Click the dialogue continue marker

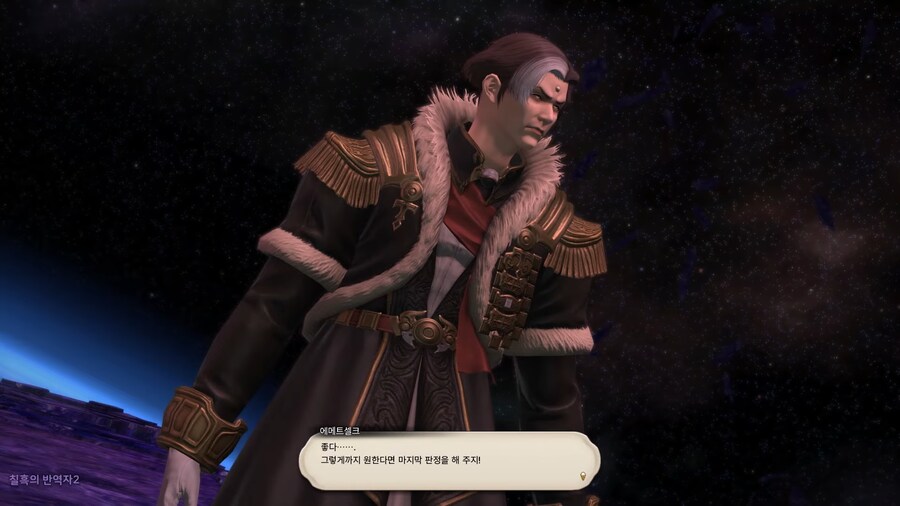click(x=584, y=476)
